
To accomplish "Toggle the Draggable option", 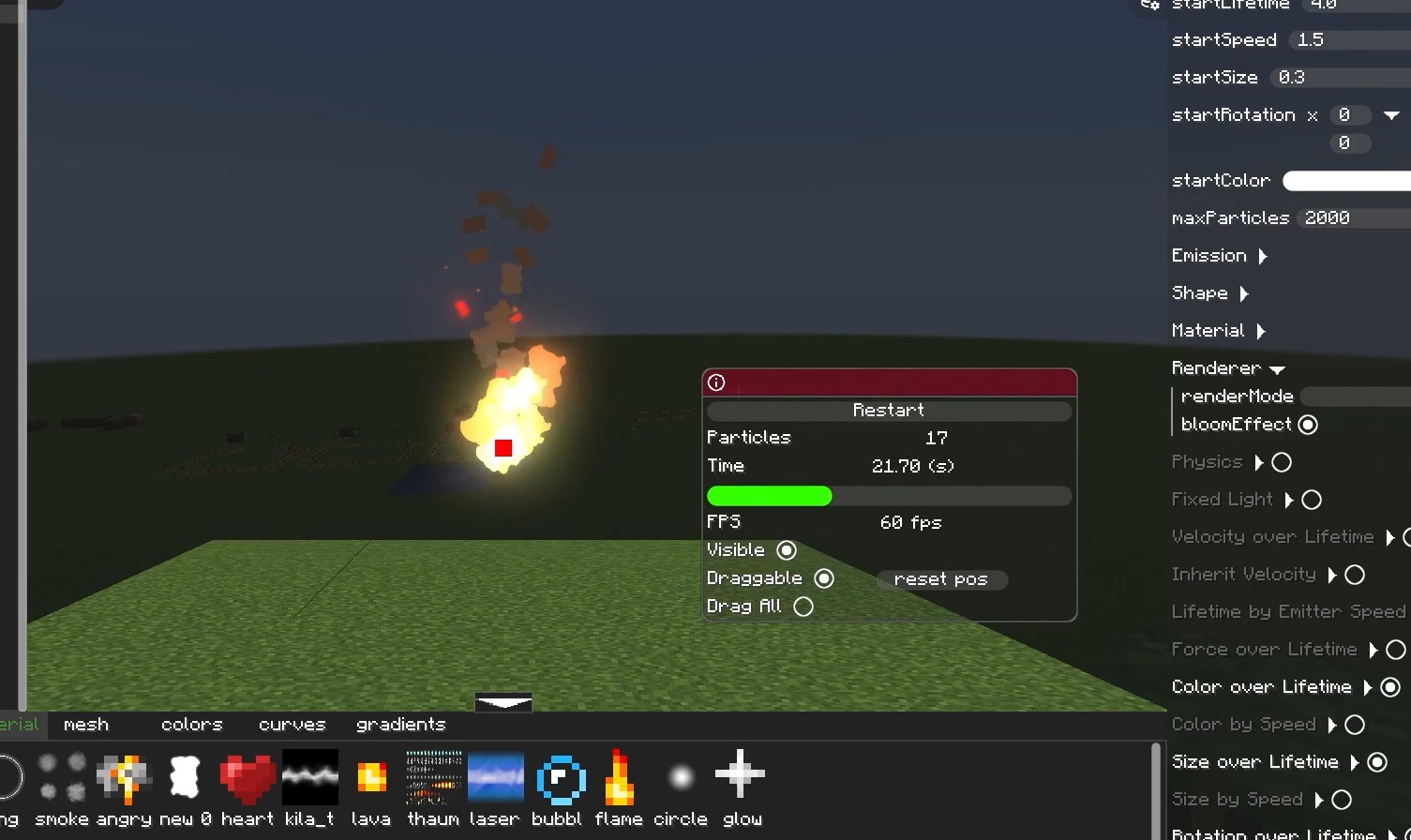I will (x=824, y=578).
